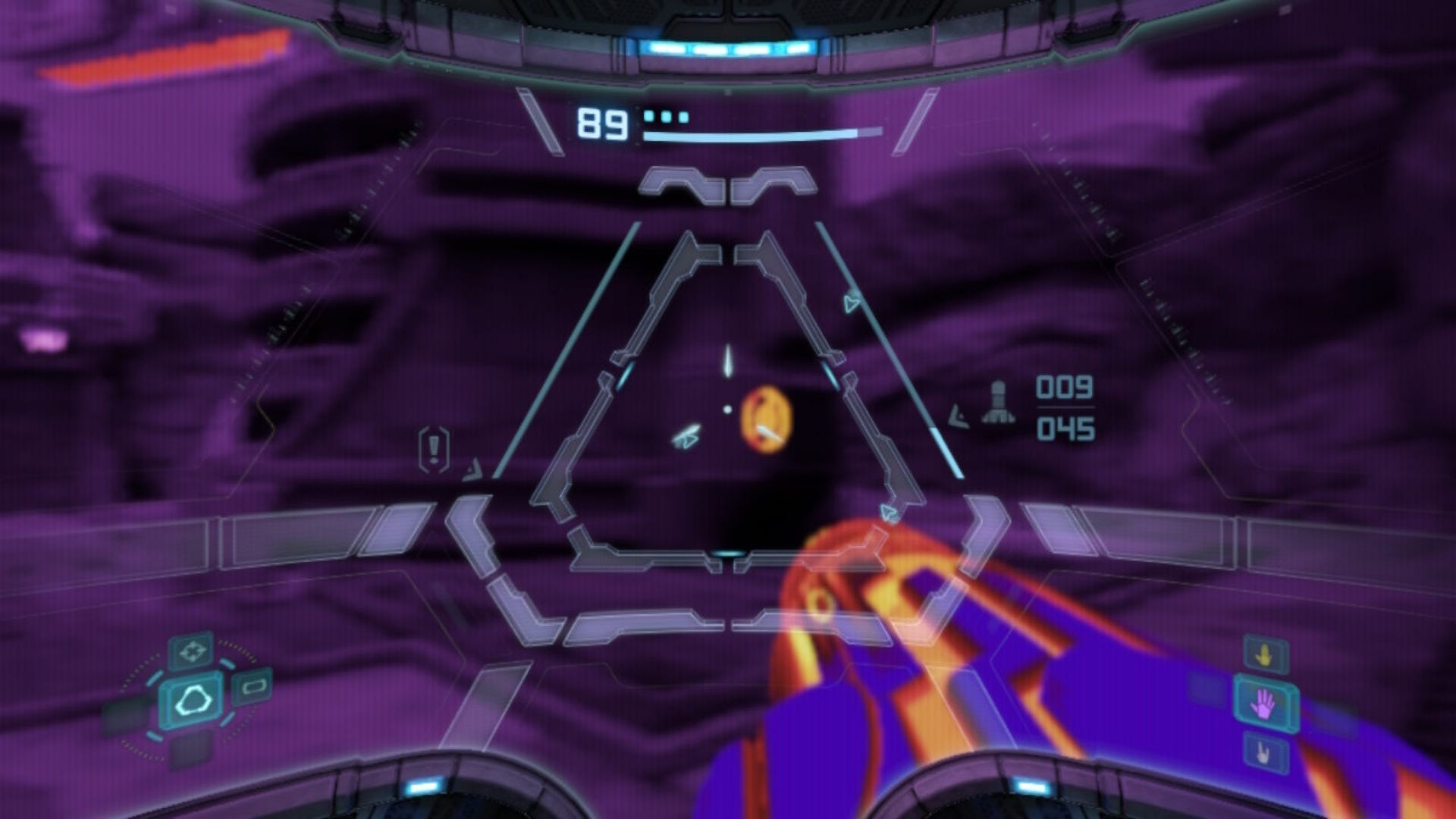Select the active thermal visor icon
The height and width of the screenshot is (819, 1456).
(x=192, y=699)
